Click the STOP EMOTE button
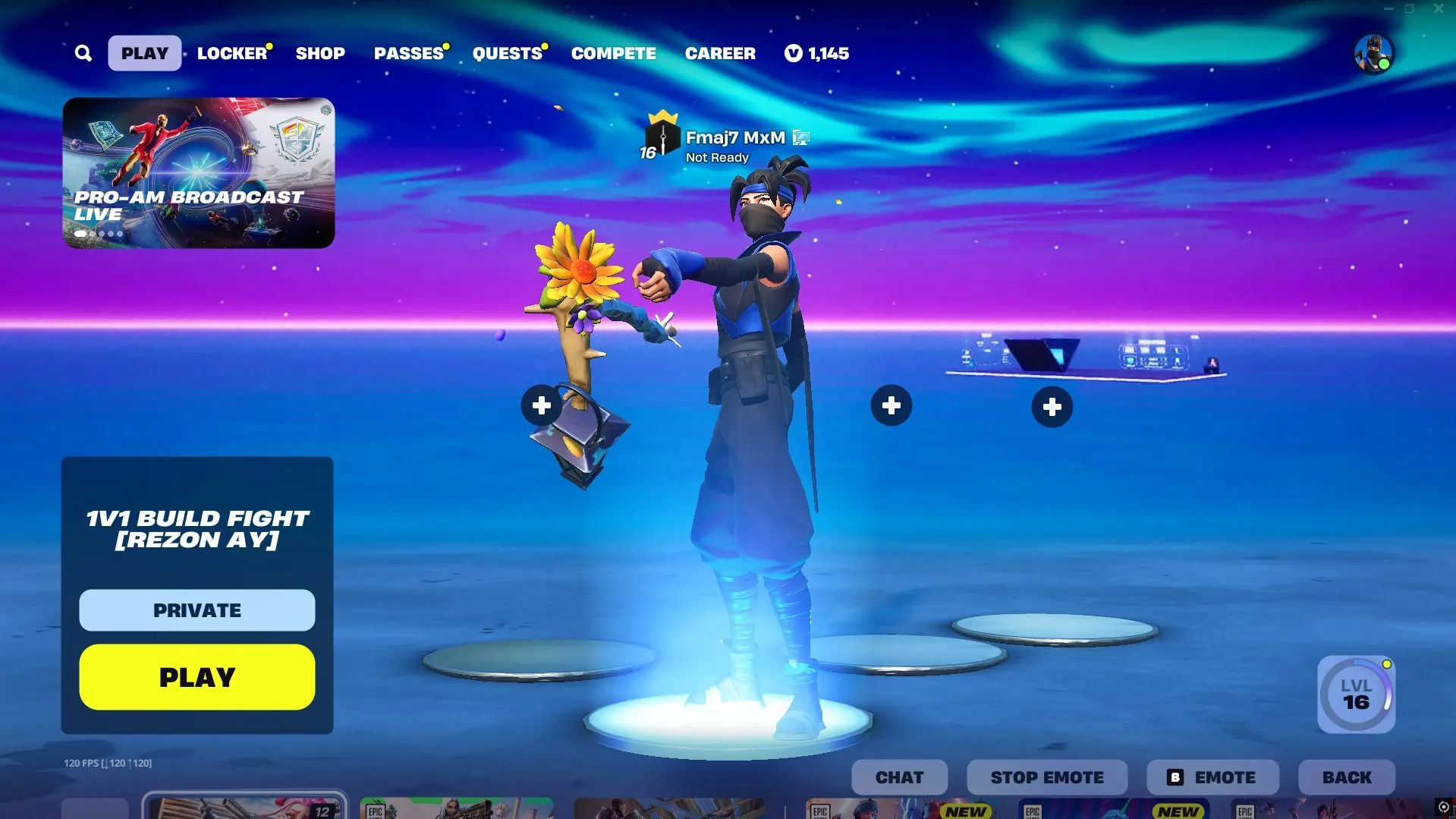 [1047, 777]
